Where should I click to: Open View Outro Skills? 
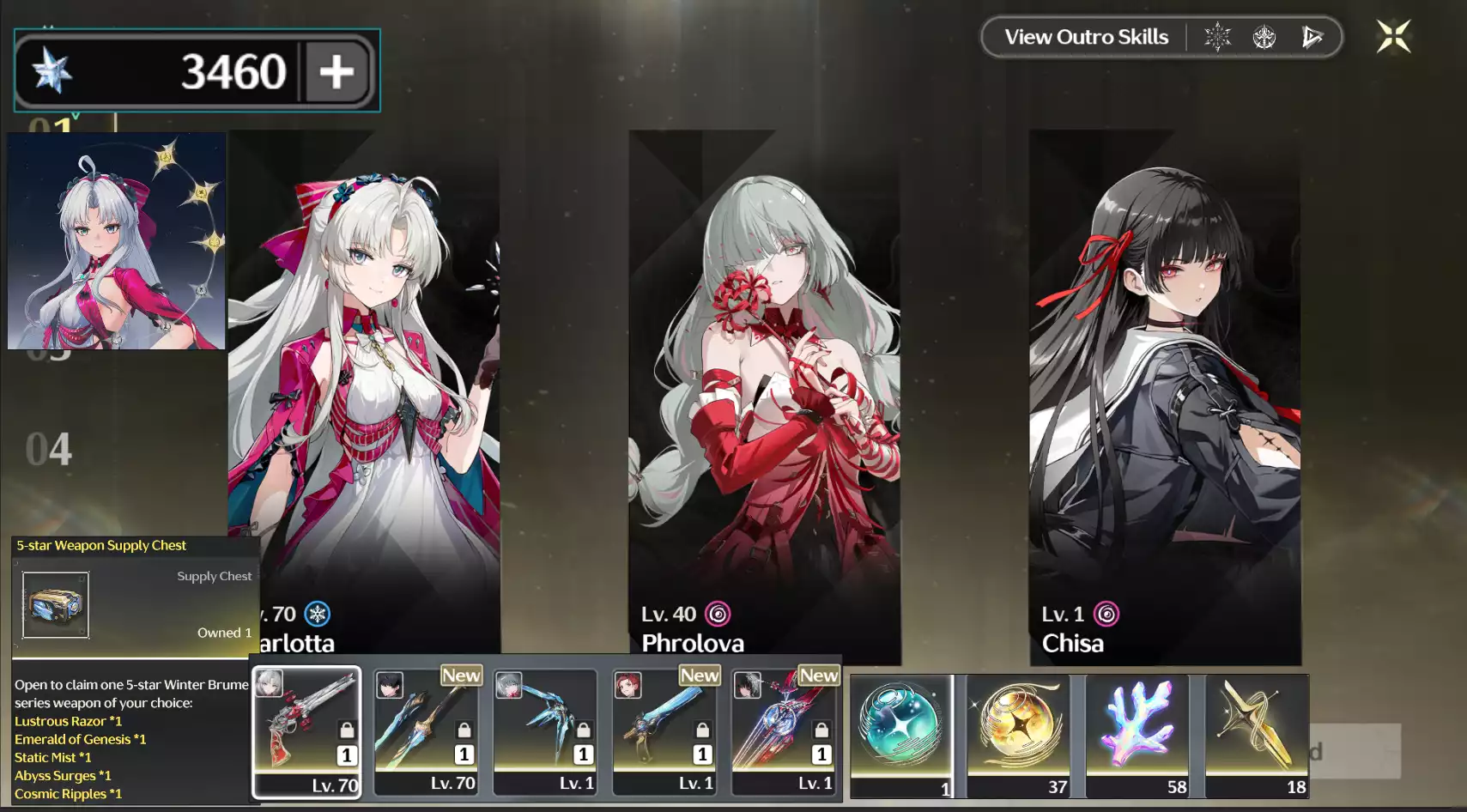coord(1086,37)
